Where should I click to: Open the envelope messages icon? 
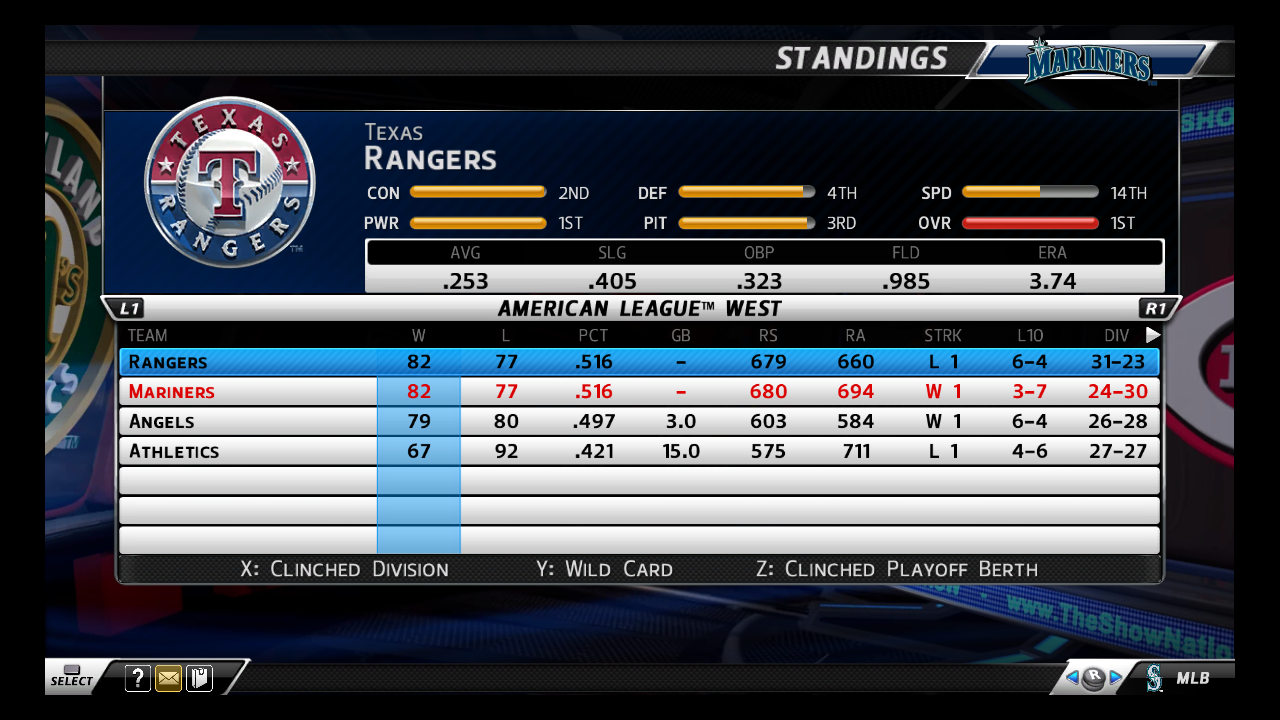[x=169, y=679]
